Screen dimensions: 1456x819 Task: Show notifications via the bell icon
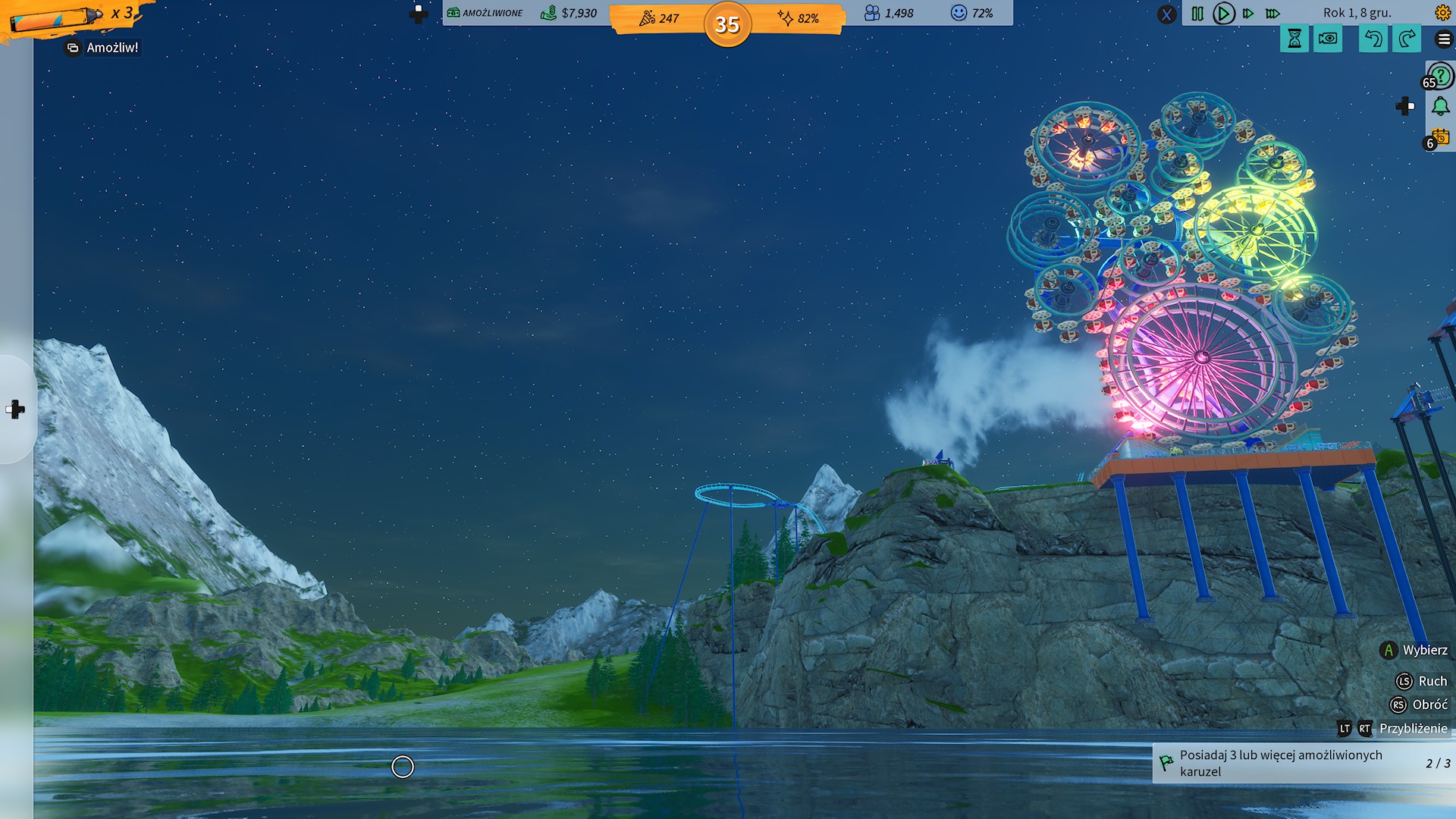(1441, 106)
